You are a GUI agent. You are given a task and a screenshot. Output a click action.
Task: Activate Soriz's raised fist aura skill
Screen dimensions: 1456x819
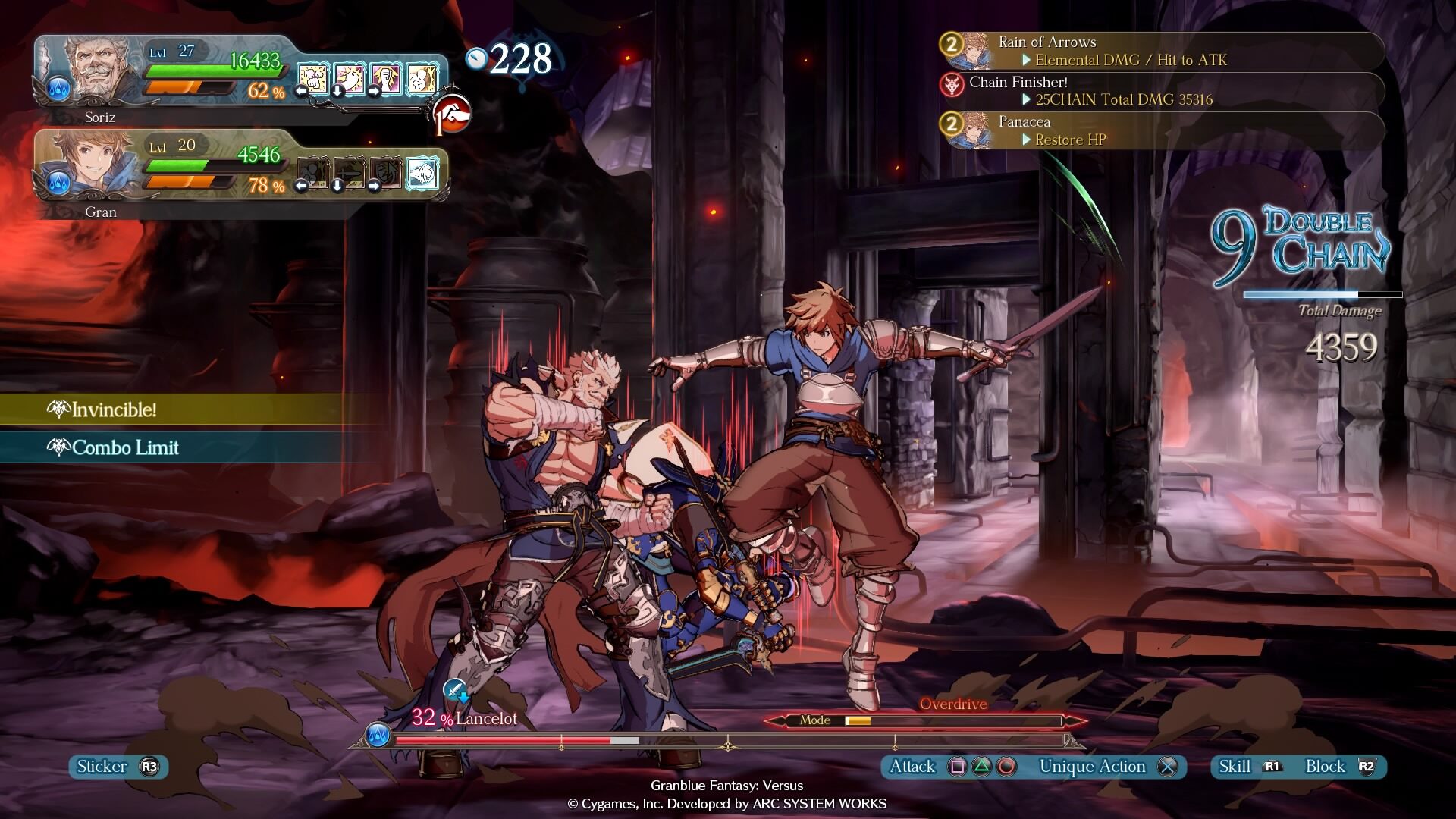tap(386, 78)
